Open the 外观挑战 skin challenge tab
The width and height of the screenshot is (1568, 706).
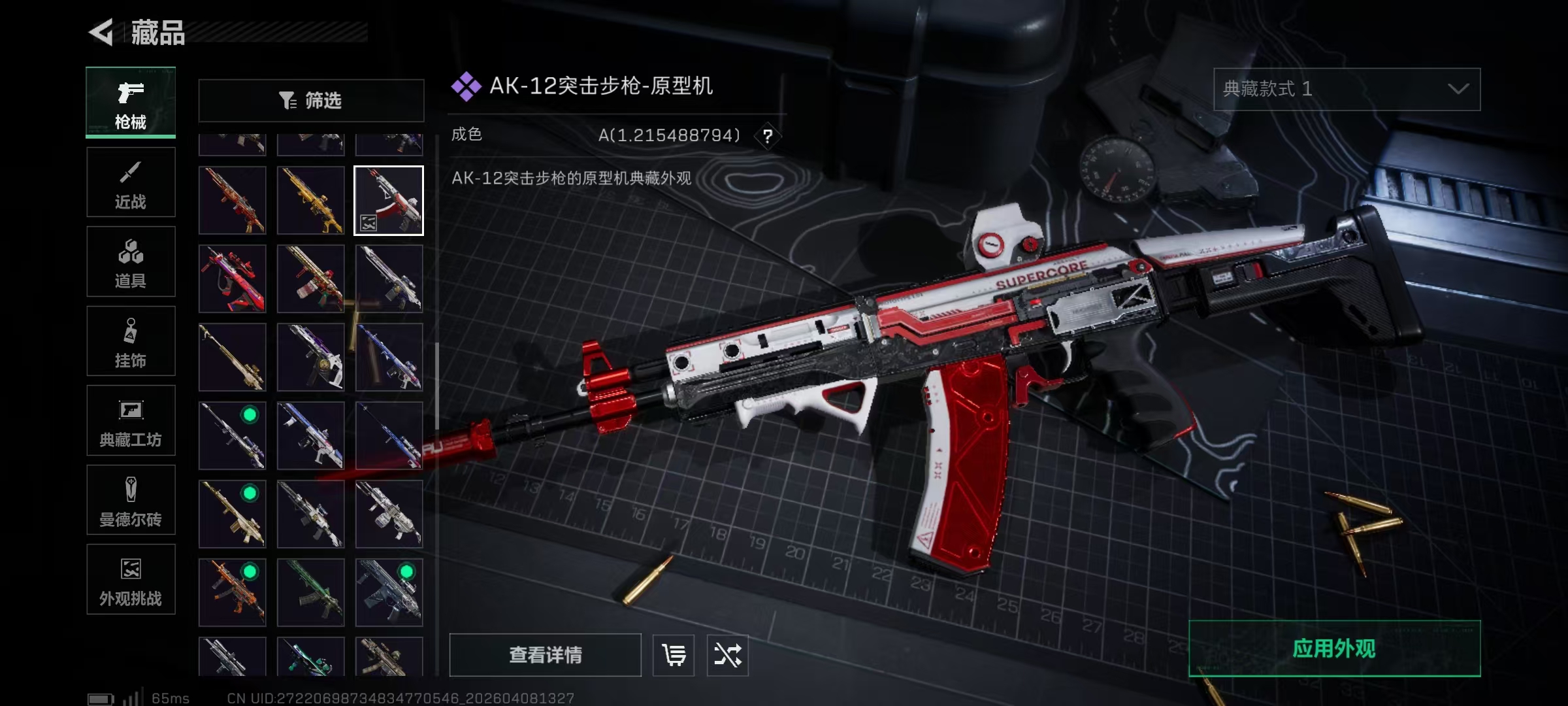click(131, 580)
